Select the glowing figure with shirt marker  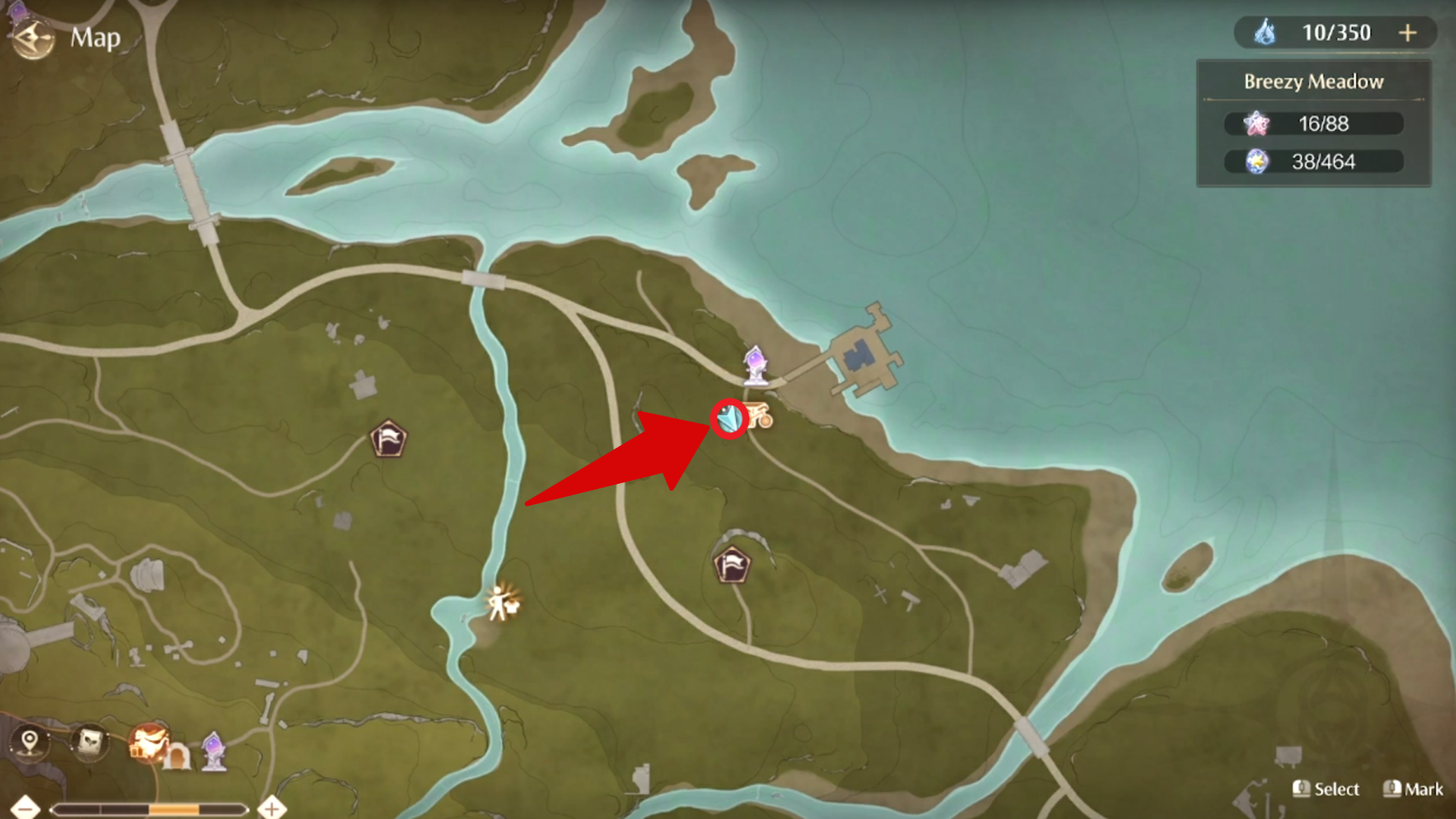coord(502,603)
